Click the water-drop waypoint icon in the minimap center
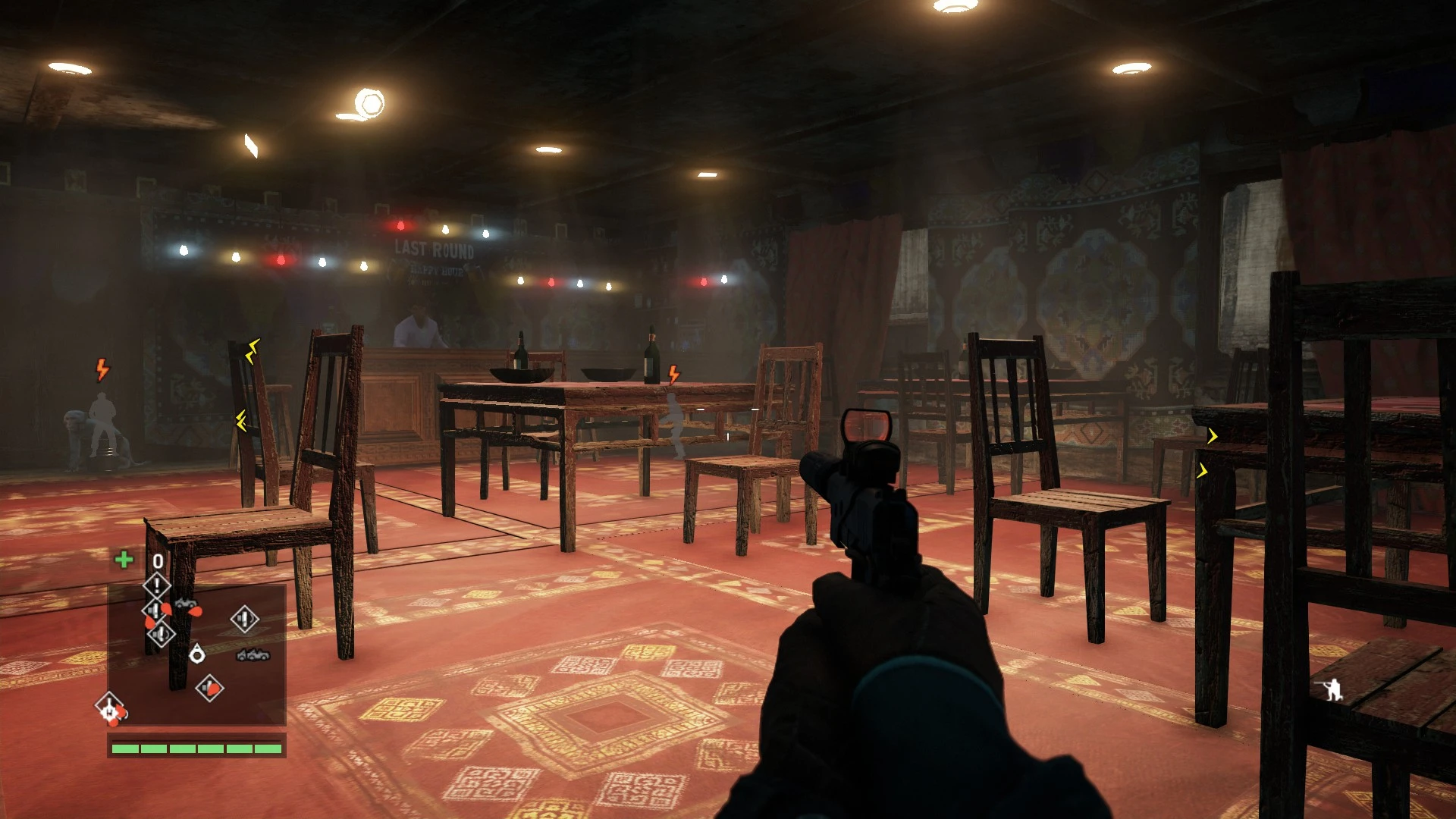Image resolution: width=1456 pixels, height=819 pixels. (x=196, y=653)
